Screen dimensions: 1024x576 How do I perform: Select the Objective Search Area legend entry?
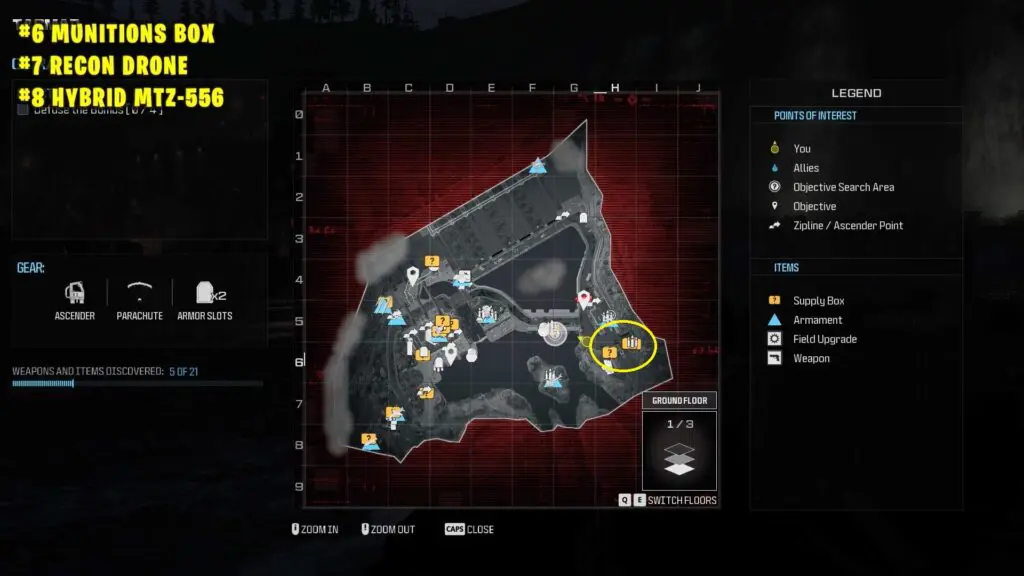point(843,187)
